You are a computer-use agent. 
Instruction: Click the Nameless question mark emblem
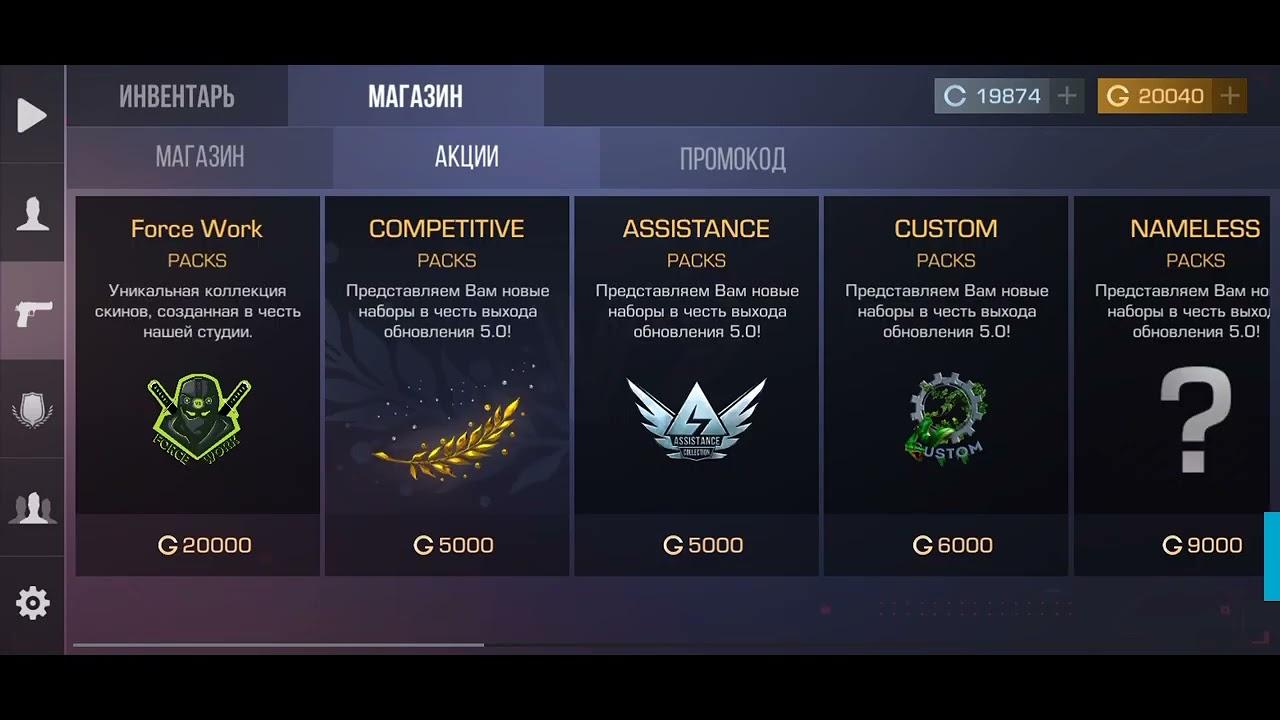click(x=1194, y=418)
